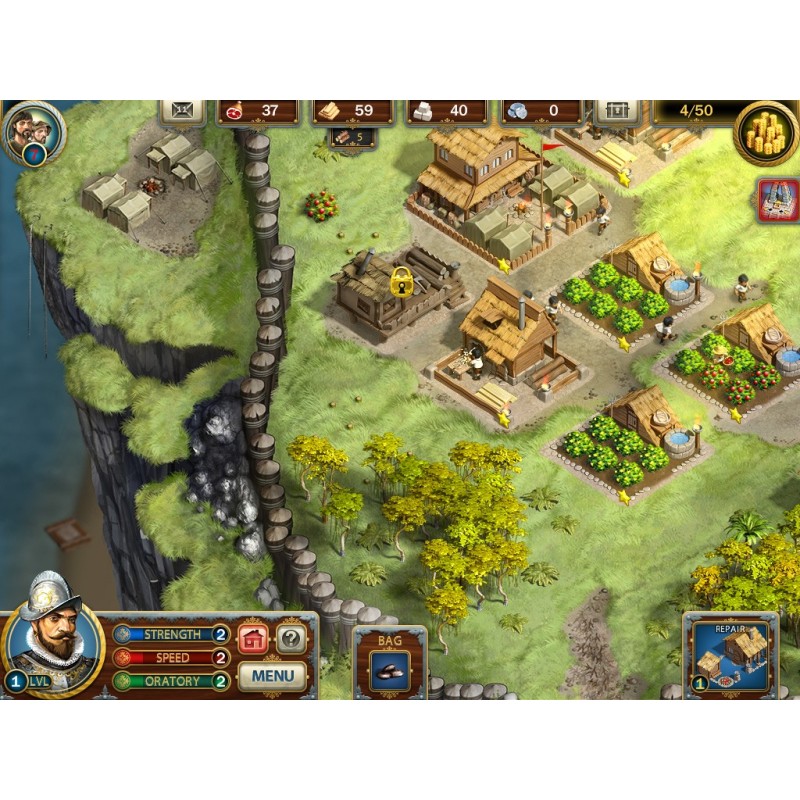
Task: Open the workers portrait in the corner
Action: tap(34, 131)
